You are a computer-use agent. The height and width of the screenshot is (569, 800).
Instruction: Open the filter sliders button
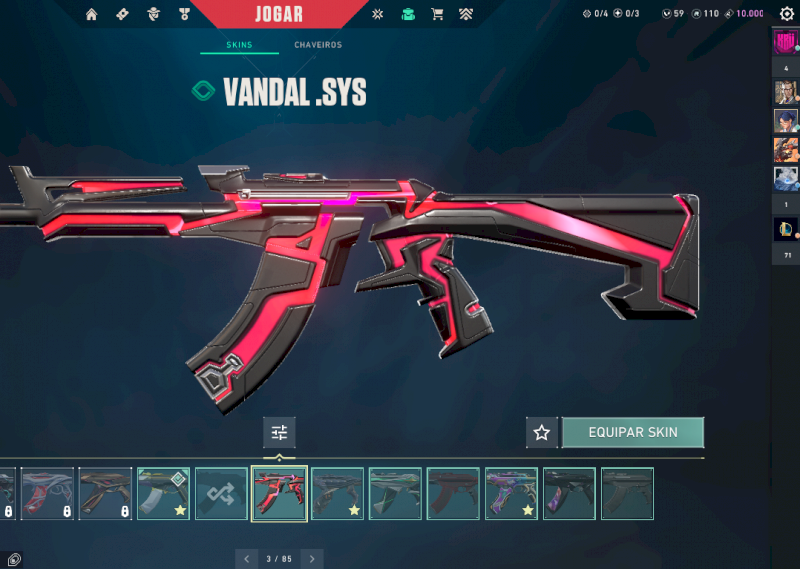(x=279, y=432)
